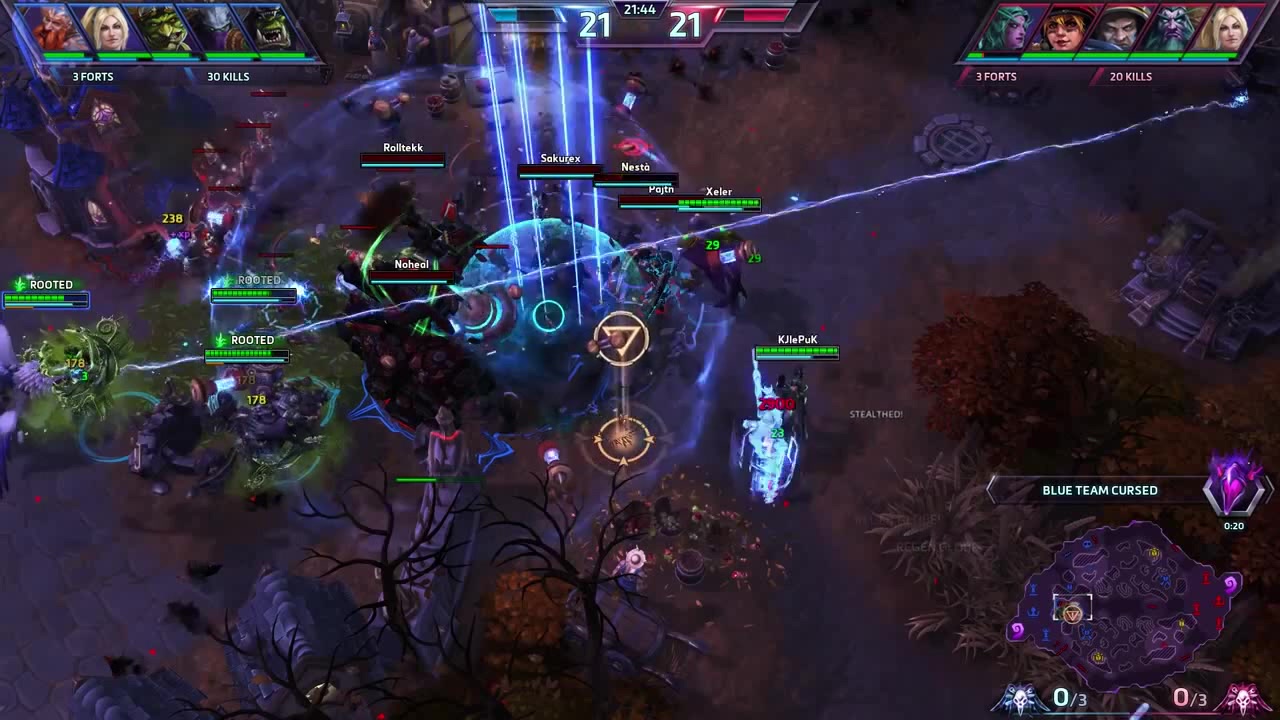Jump to the red core marker on the minimap

(x=1231, y=583)
